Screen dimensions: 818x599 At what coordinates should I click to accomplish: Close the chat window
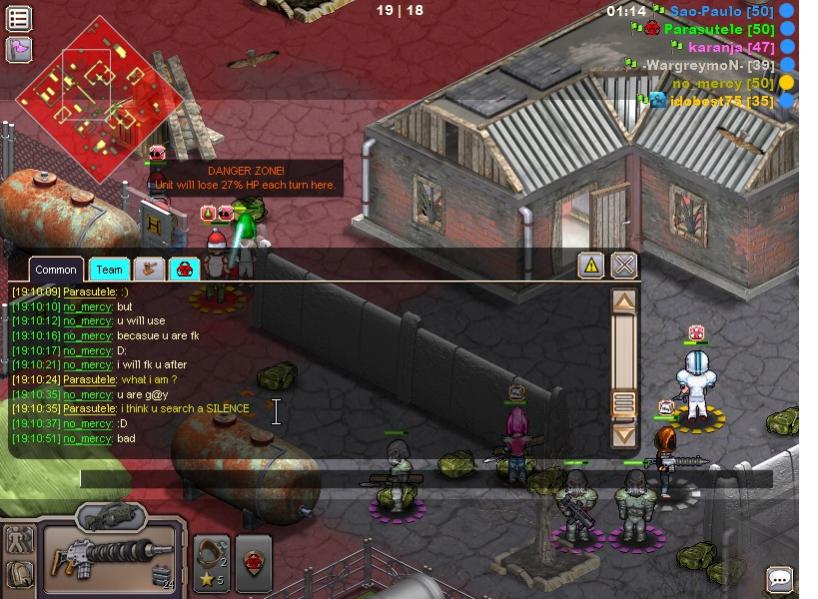[624, 265]
